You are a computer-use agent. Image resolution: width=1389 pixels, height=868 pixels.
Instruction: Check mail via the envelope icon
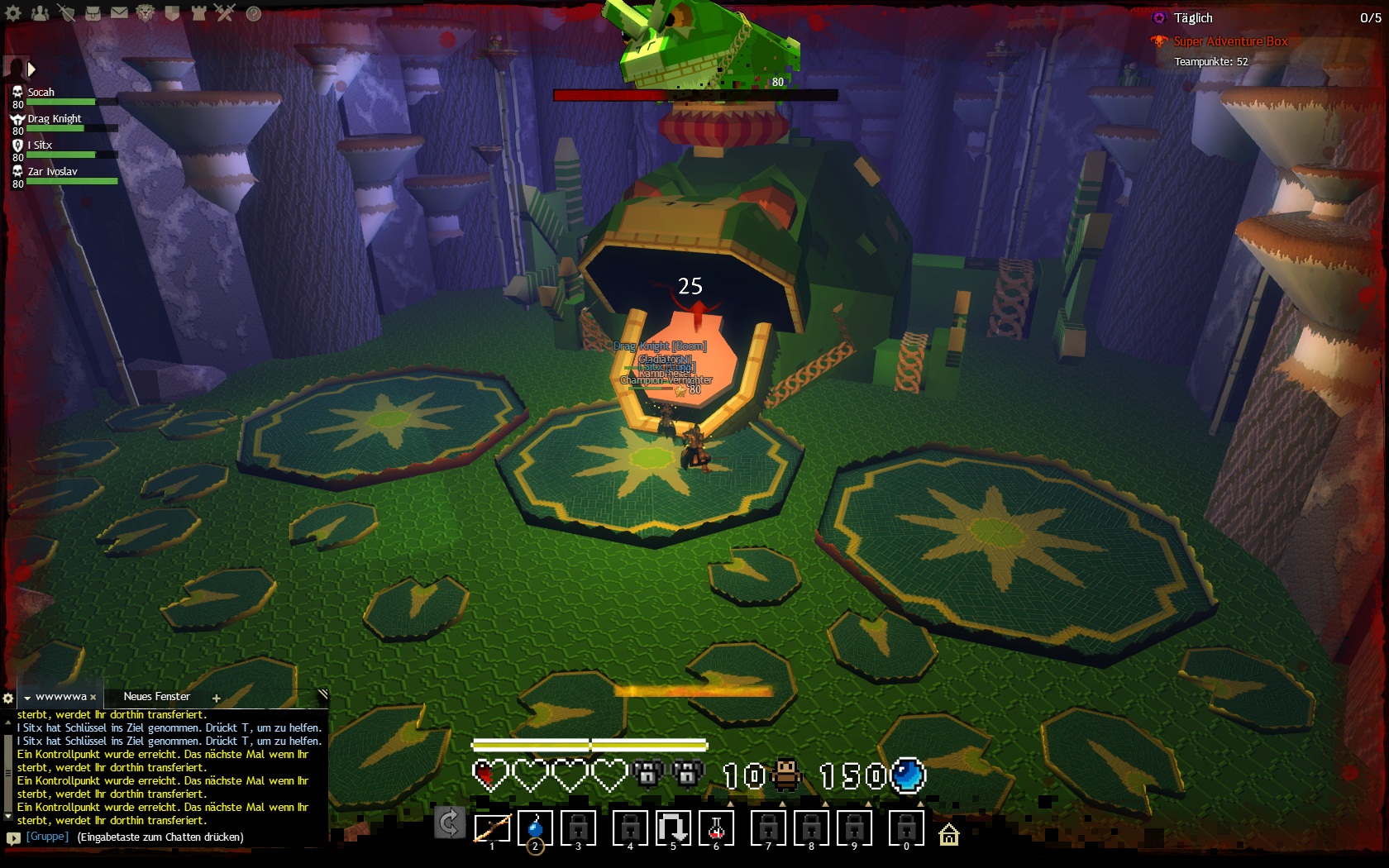tap(119, 13)
